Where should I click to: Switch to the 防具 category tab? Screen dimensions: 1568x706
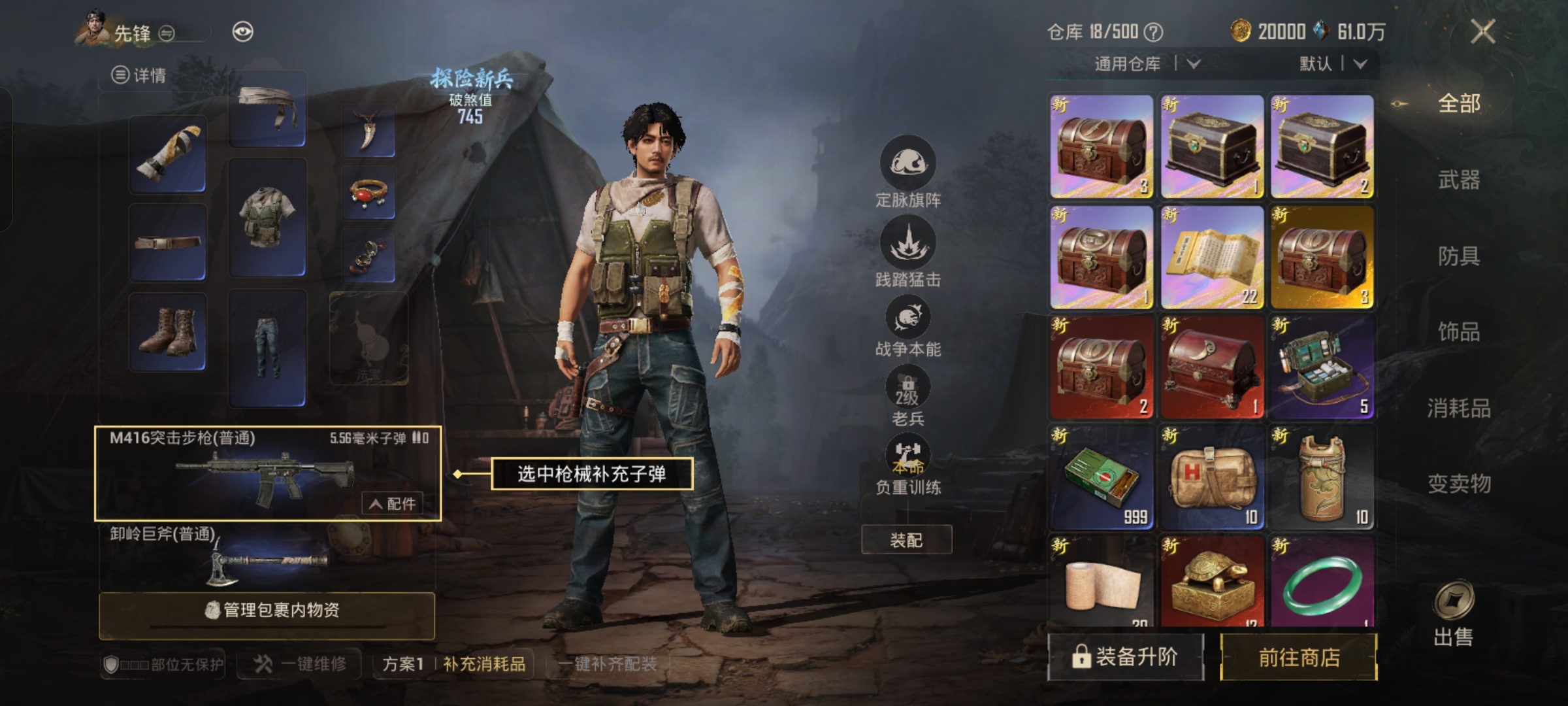1458,256
